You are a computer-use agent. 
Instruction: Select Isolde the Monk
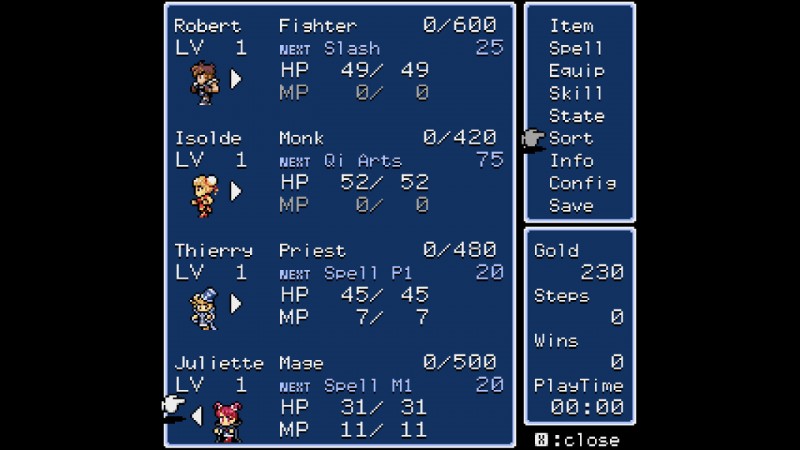[204, 193]
